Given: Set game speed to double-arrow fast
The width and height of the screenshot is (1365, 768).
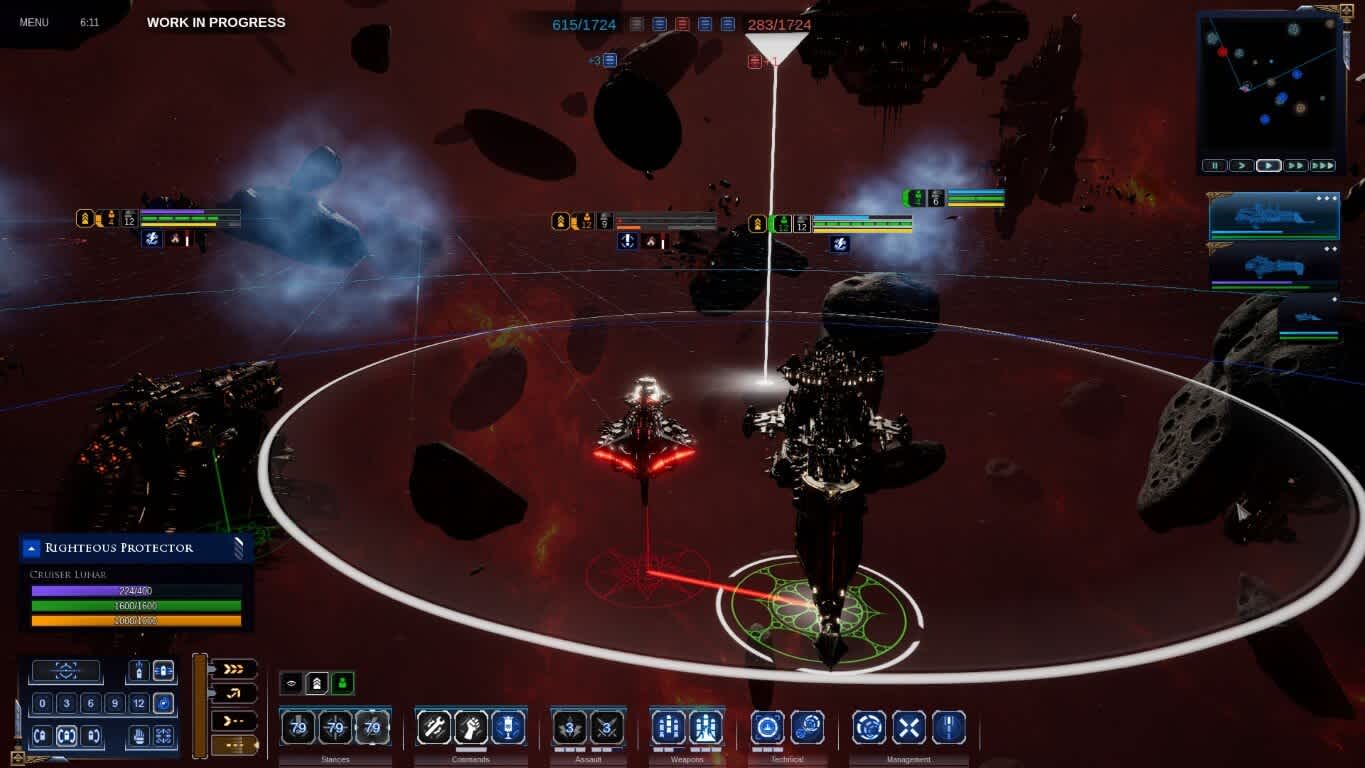Looking at the screenshot, I should tap(1295, 166).
